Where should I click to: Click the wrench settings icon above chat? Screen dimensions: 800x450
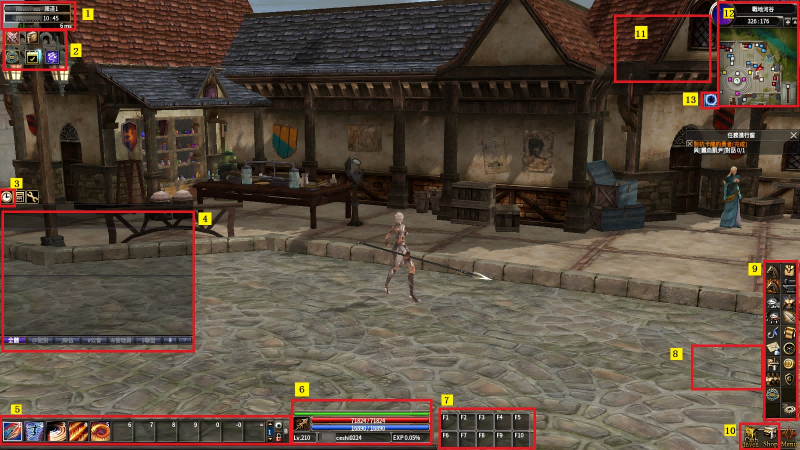click(33, 197)
